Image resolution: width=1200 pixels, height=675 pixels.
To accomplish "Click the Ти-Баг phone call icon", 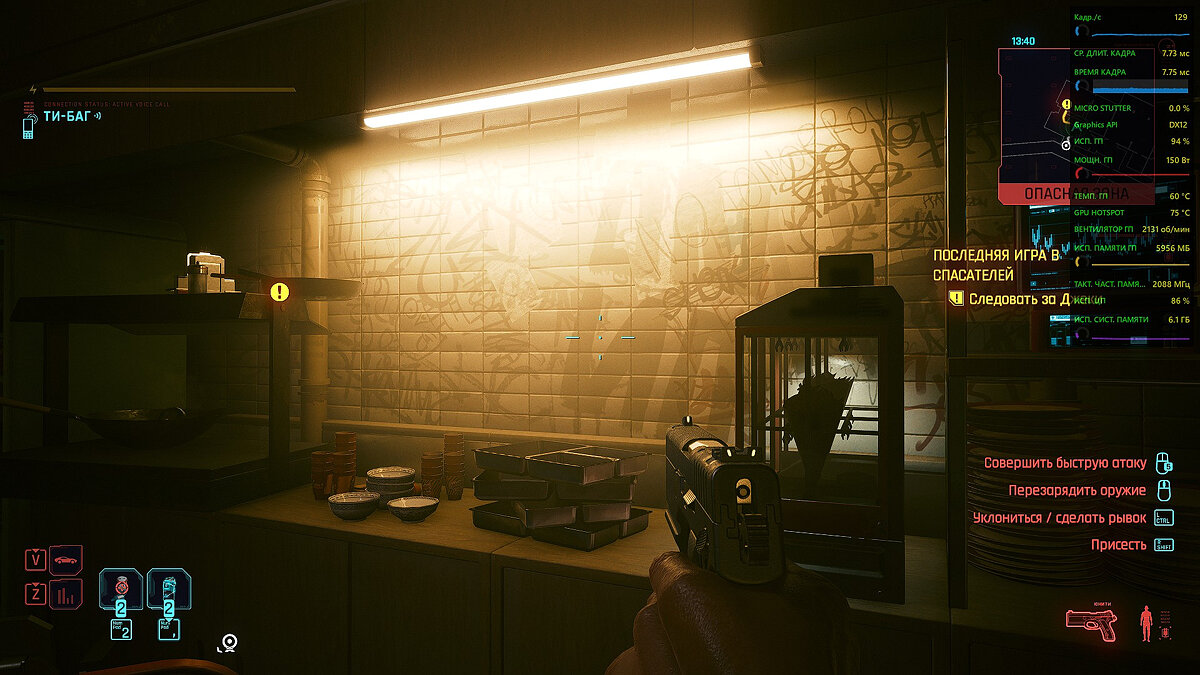I will [28, 125].
